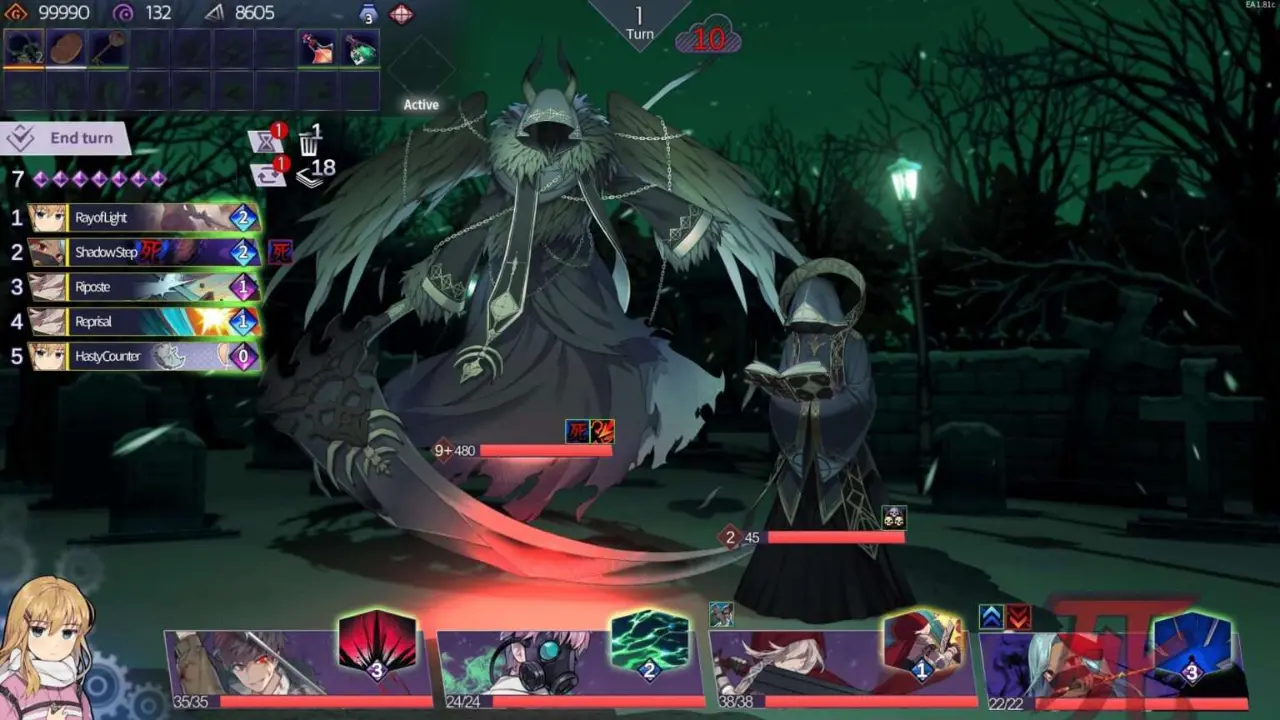End the current turn

(68, 138)
